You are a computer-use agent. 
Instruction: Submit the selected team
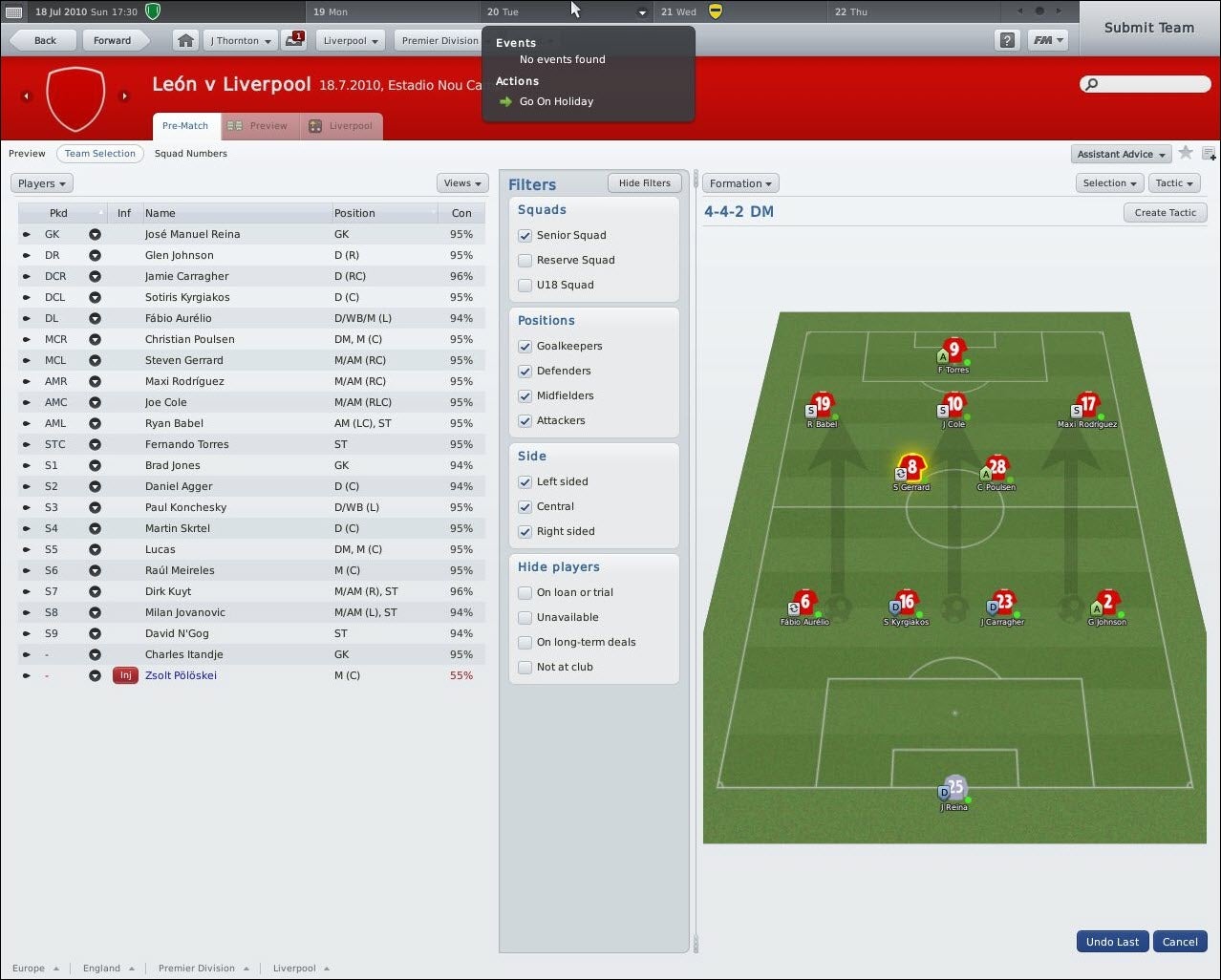1148,28
